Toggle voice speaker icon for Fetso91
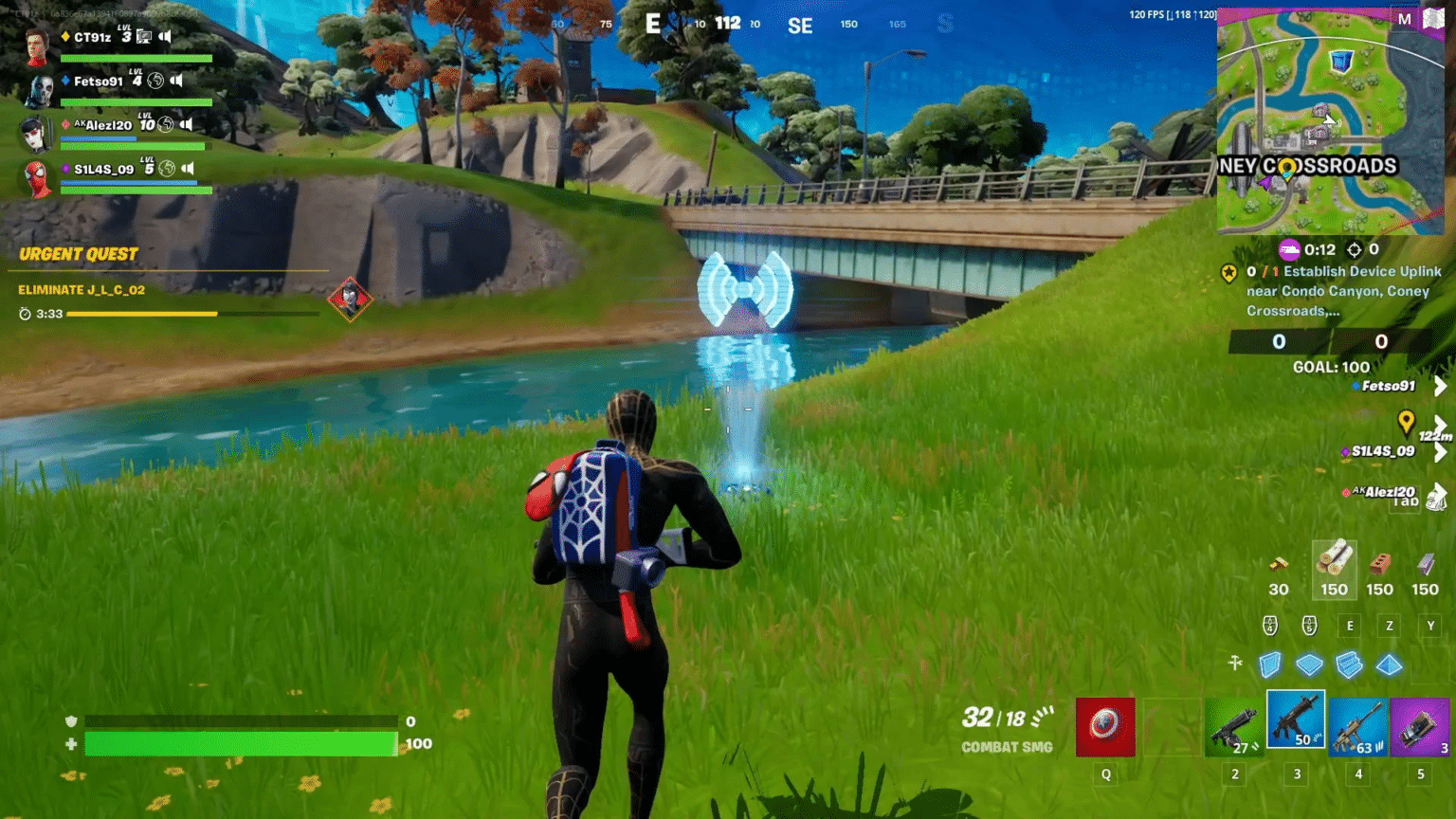 [x=176, y=81]
